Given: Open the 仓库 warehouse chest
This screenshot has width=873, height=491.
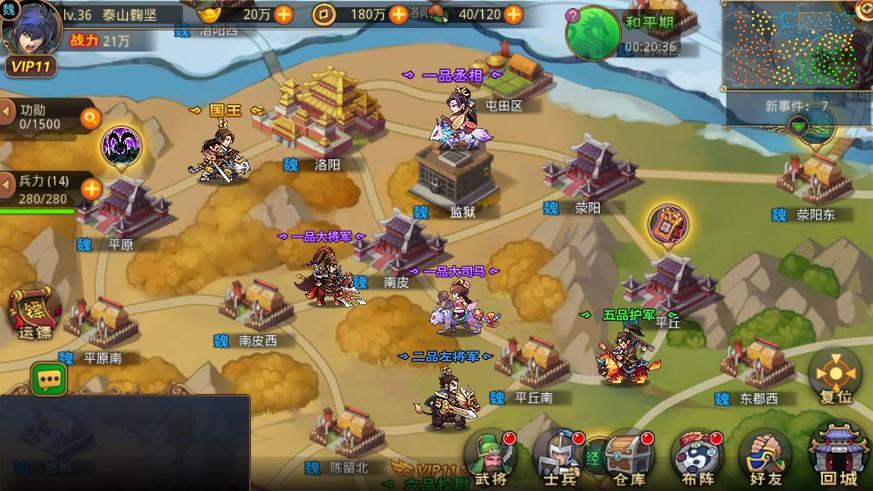Looking at the screenshot, I should (x=626, y=455).
